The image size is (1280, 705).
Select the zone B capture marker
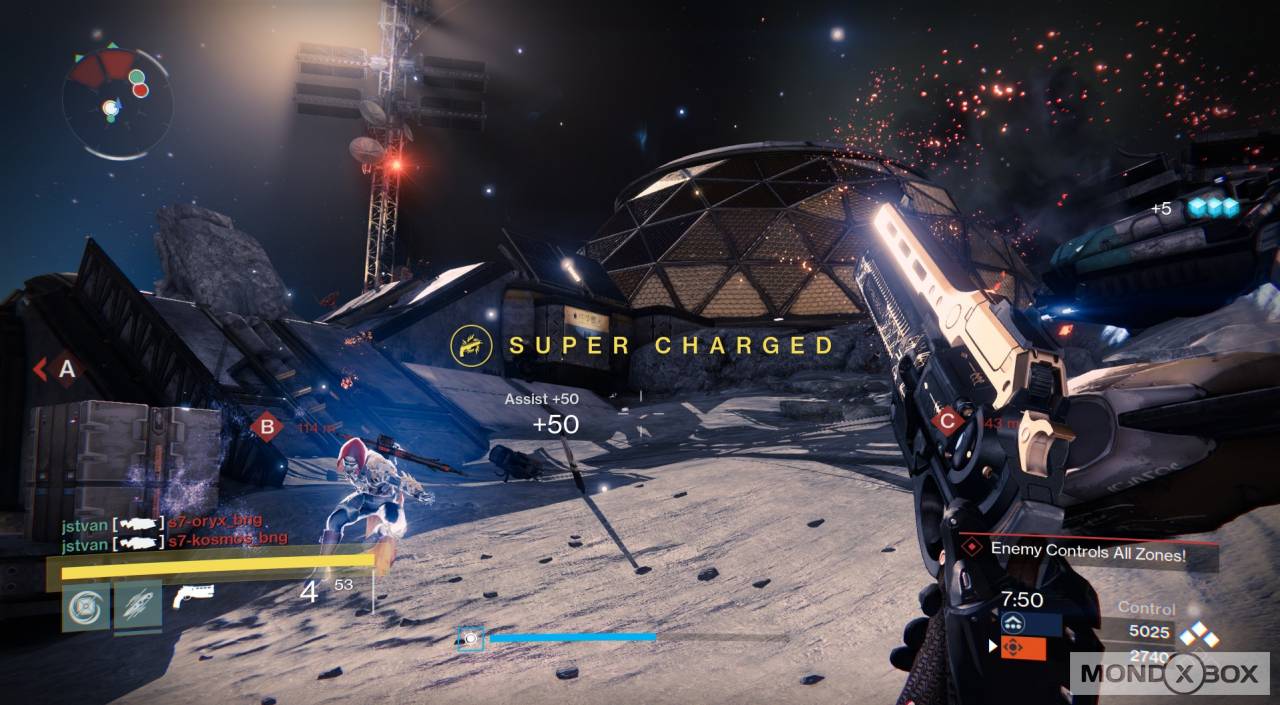point(266,427)
